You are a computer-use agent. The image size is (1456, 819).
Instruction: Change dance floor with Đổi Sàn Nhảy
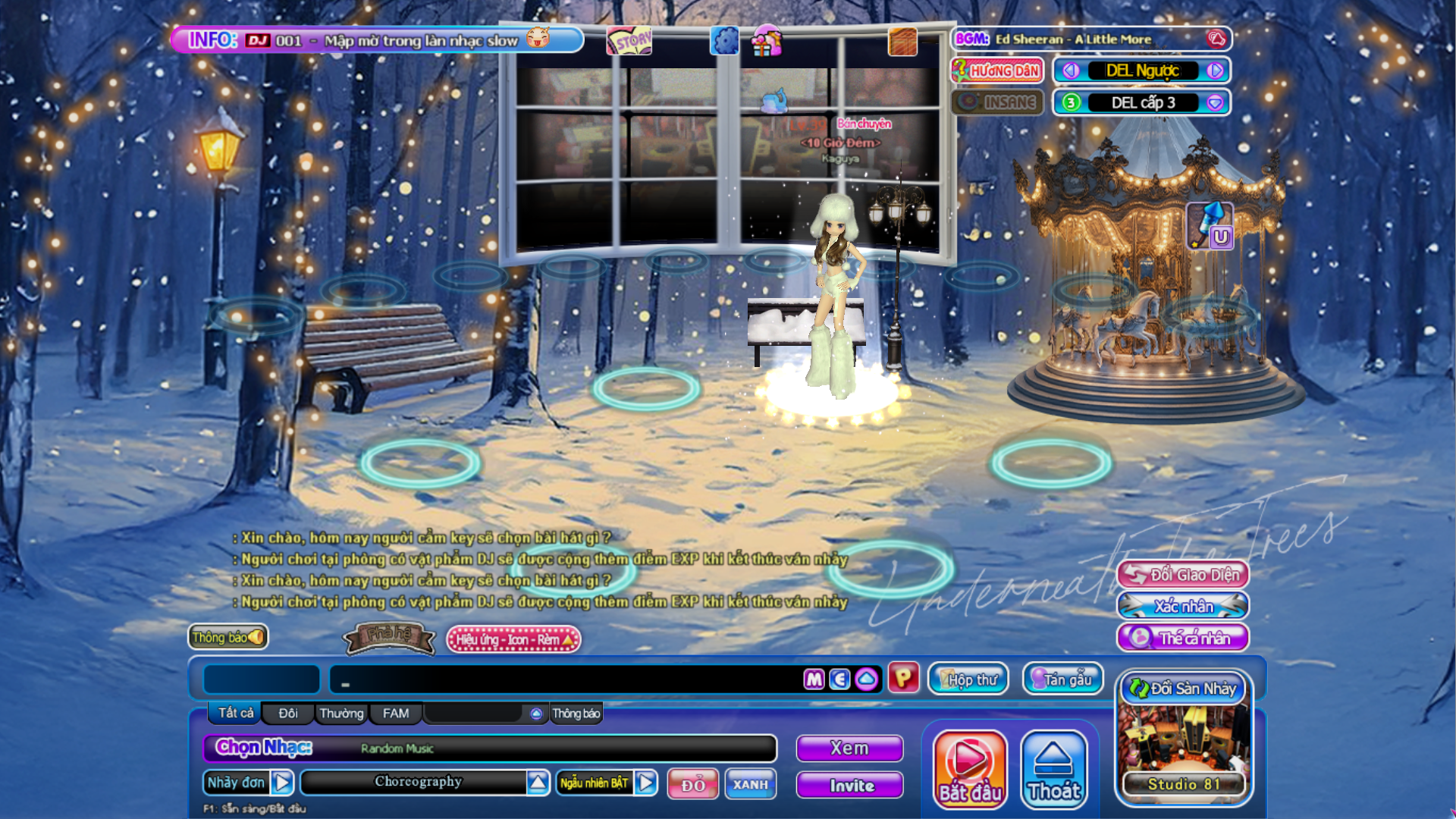coord(1183,689)
